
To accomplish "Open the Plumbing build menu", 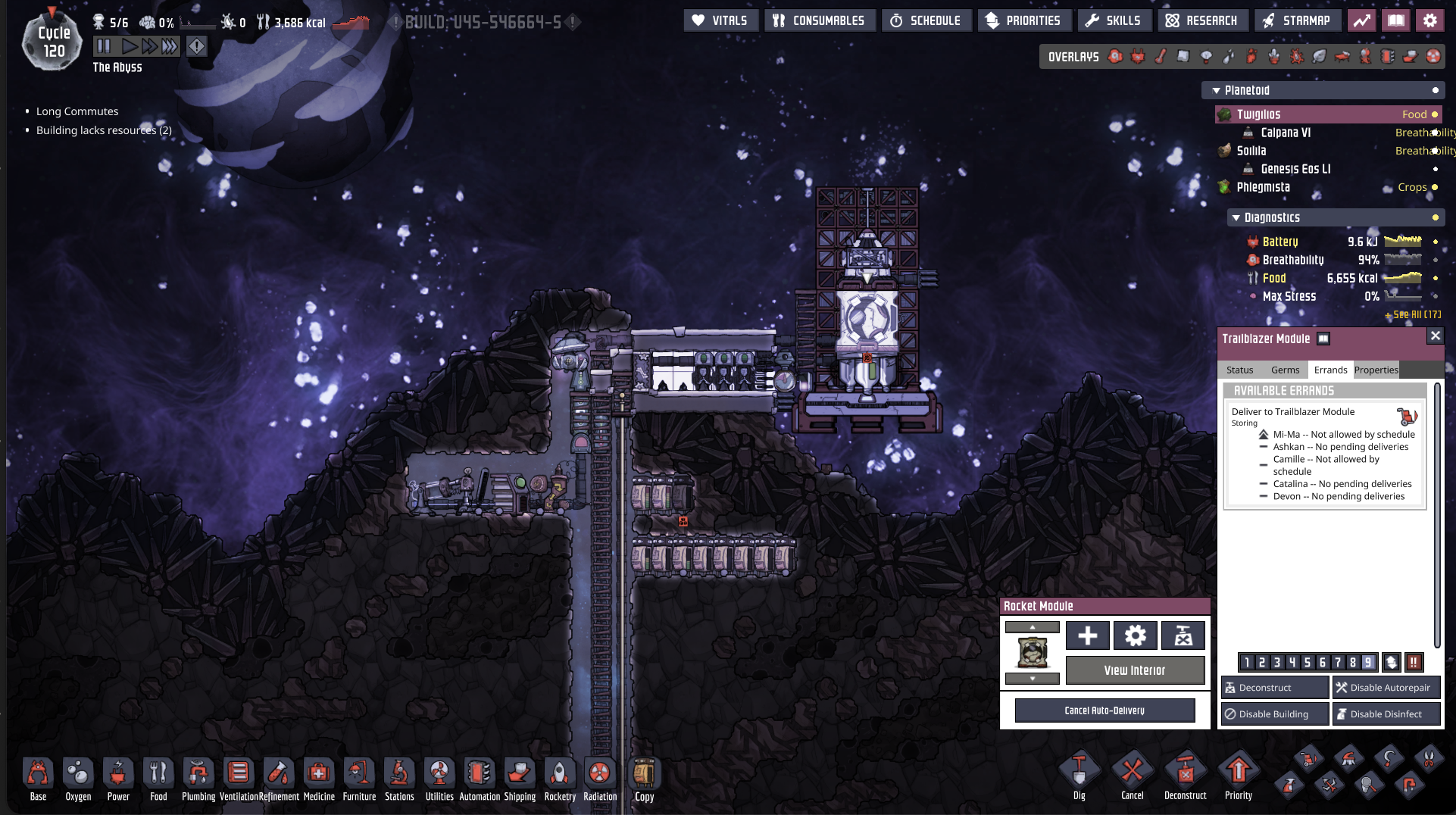I will tap(198, 779).
